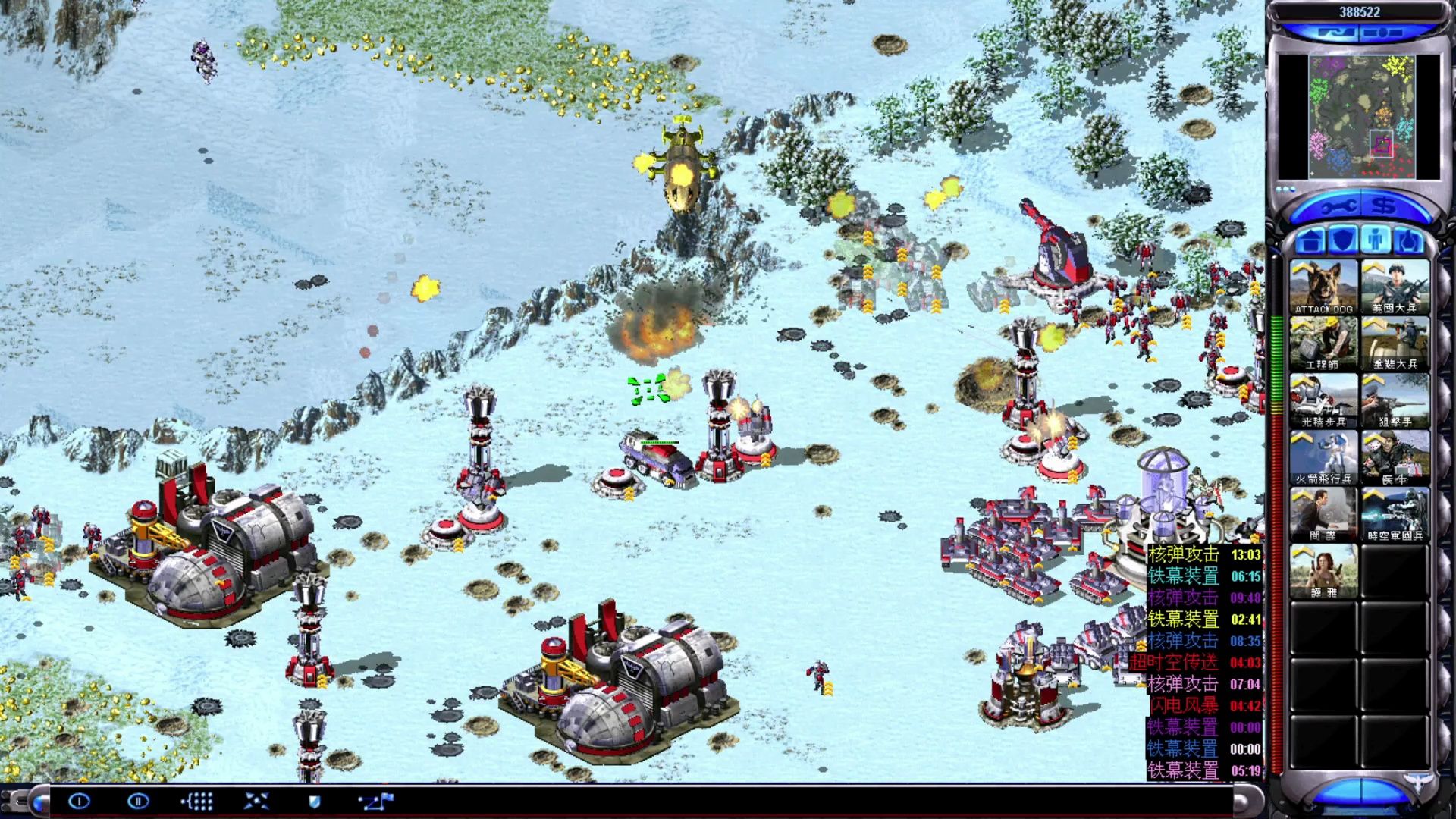
Task: Activate the waypoint flag planning mode
Action: click(x=375, y=801)
